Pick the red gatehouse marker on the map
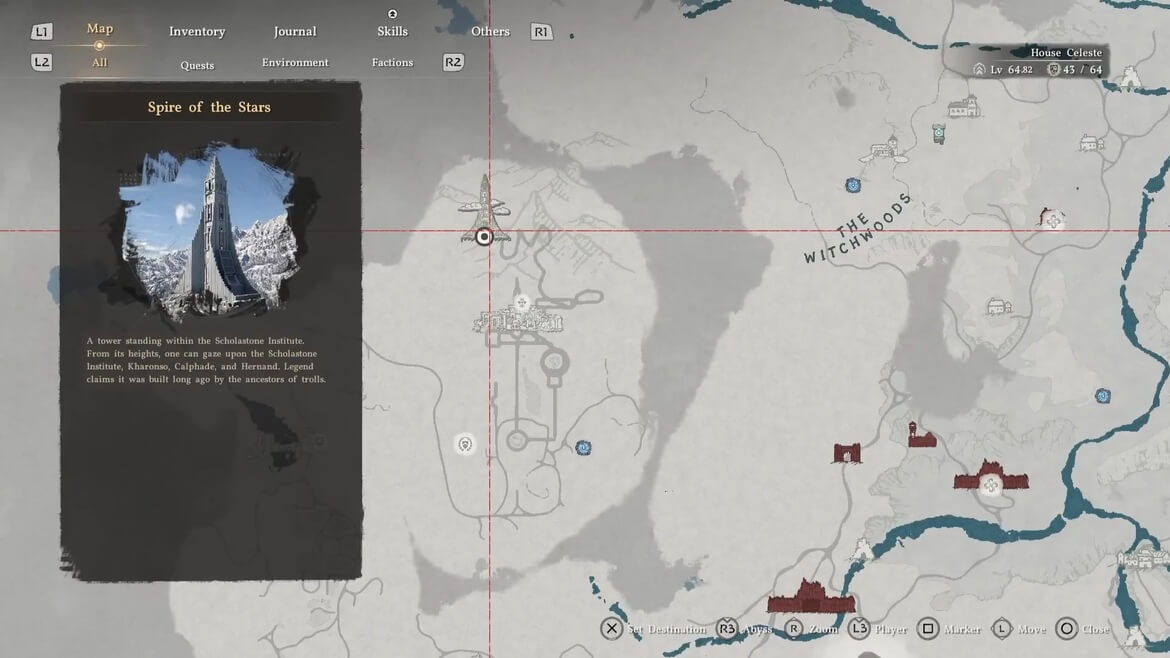Screen dimensions: 1170x658 pyautogui.click(x=847, y=453)
